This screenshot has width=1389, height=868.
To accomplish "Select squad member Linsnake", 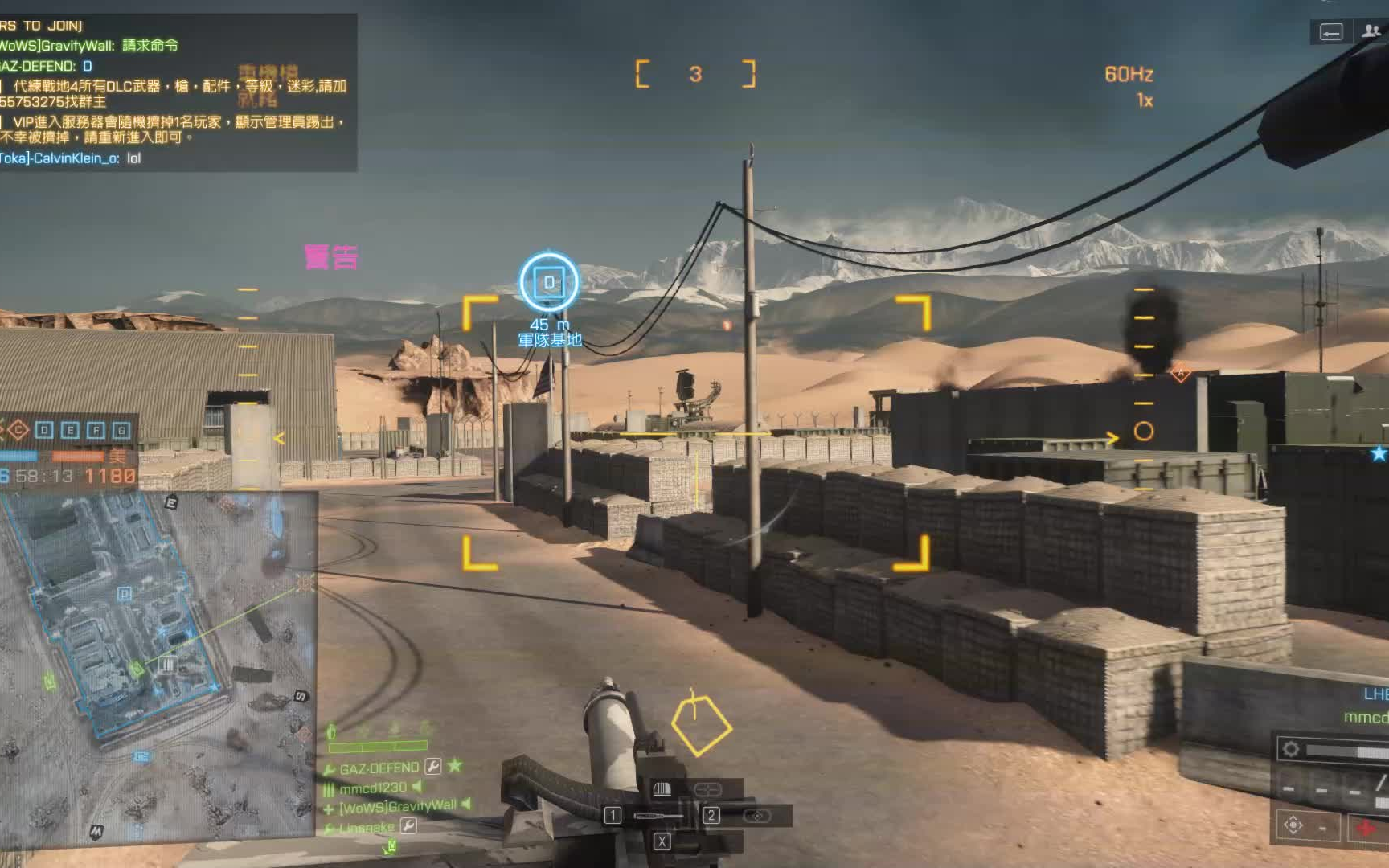I will pos(367,828).
